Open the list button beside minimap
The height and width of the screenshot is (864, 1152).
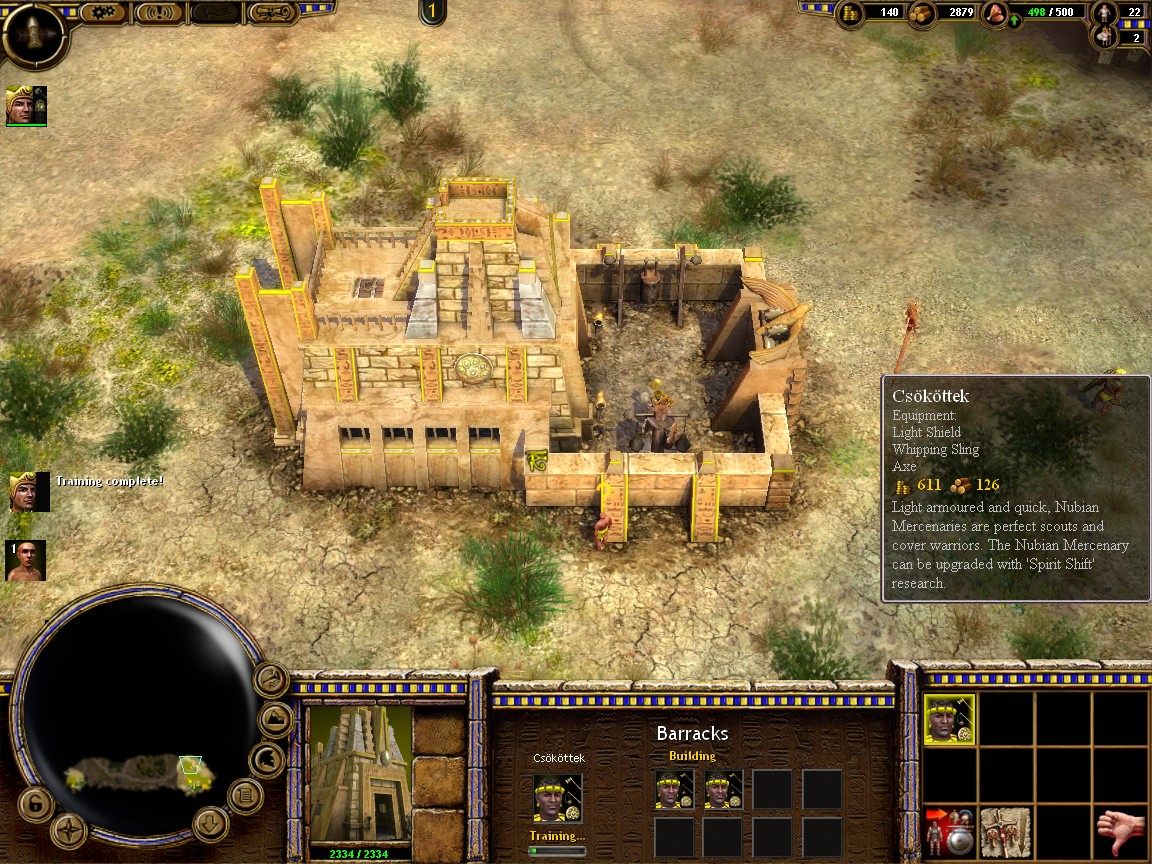(x=245, y=796)
